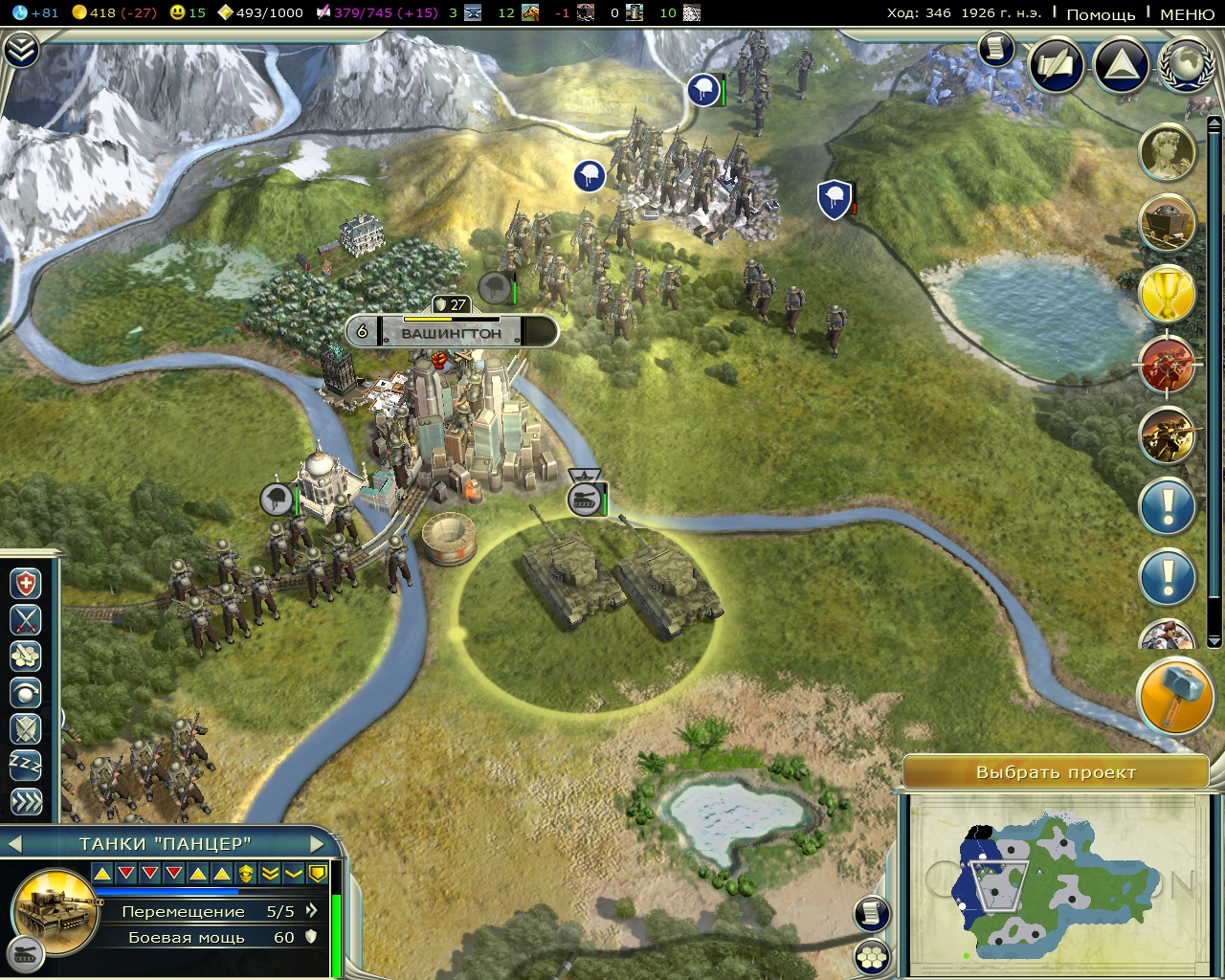Select previous unit with the left arrow
This screenshot has width=1225, height=980.
(14, 843)
